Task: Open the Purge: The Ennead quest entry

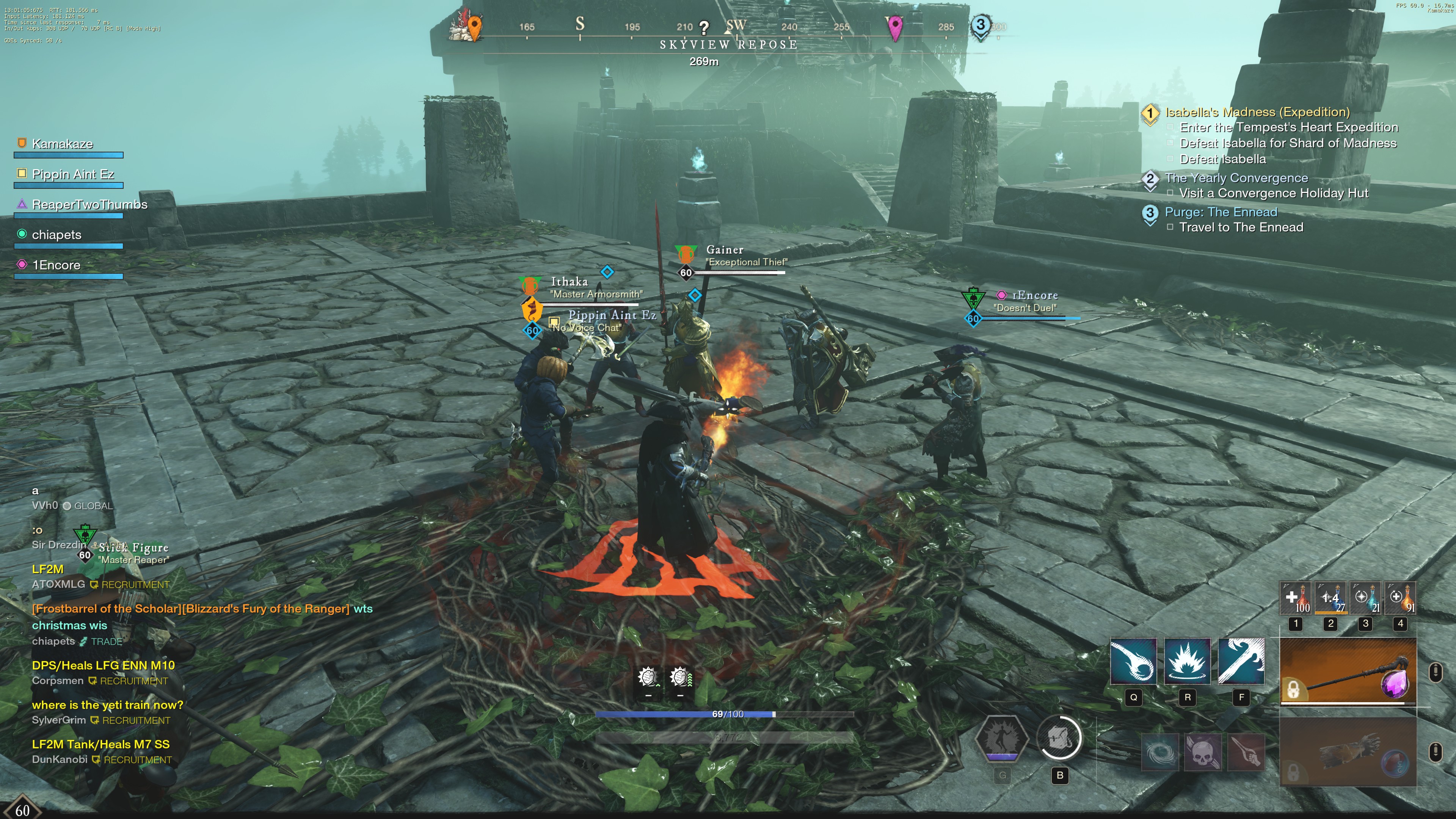Action: tap(1220, 212)
